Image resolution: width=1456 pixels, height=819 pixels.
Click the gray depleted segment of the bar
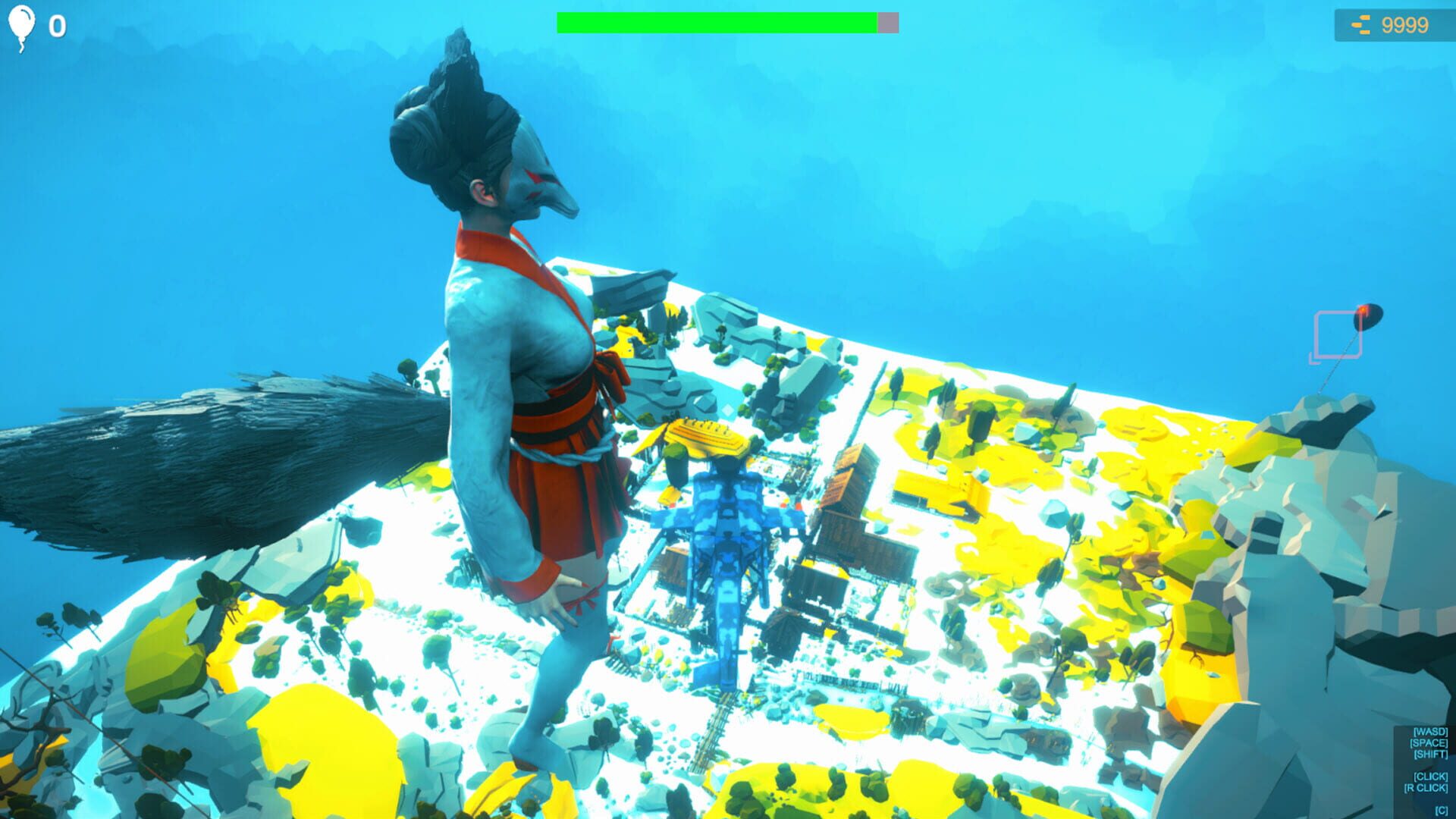tap(889, 23)
